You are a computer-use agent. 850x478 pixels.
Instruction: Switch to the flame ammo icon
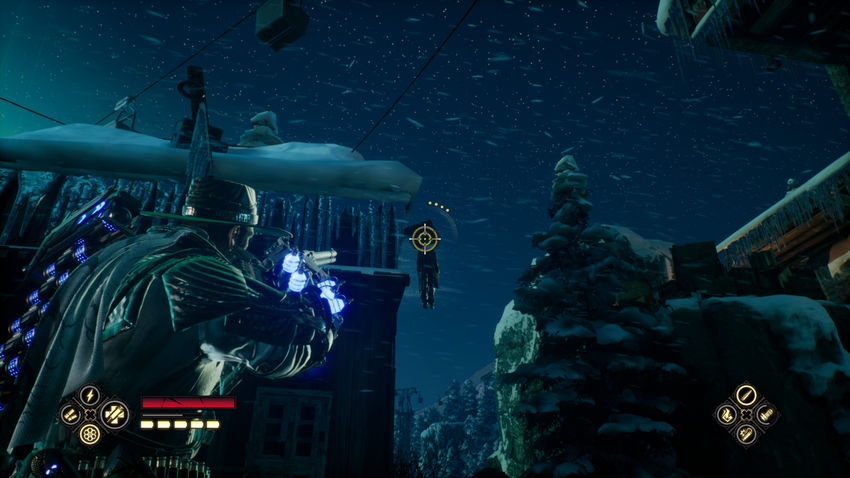pos(725,413)
